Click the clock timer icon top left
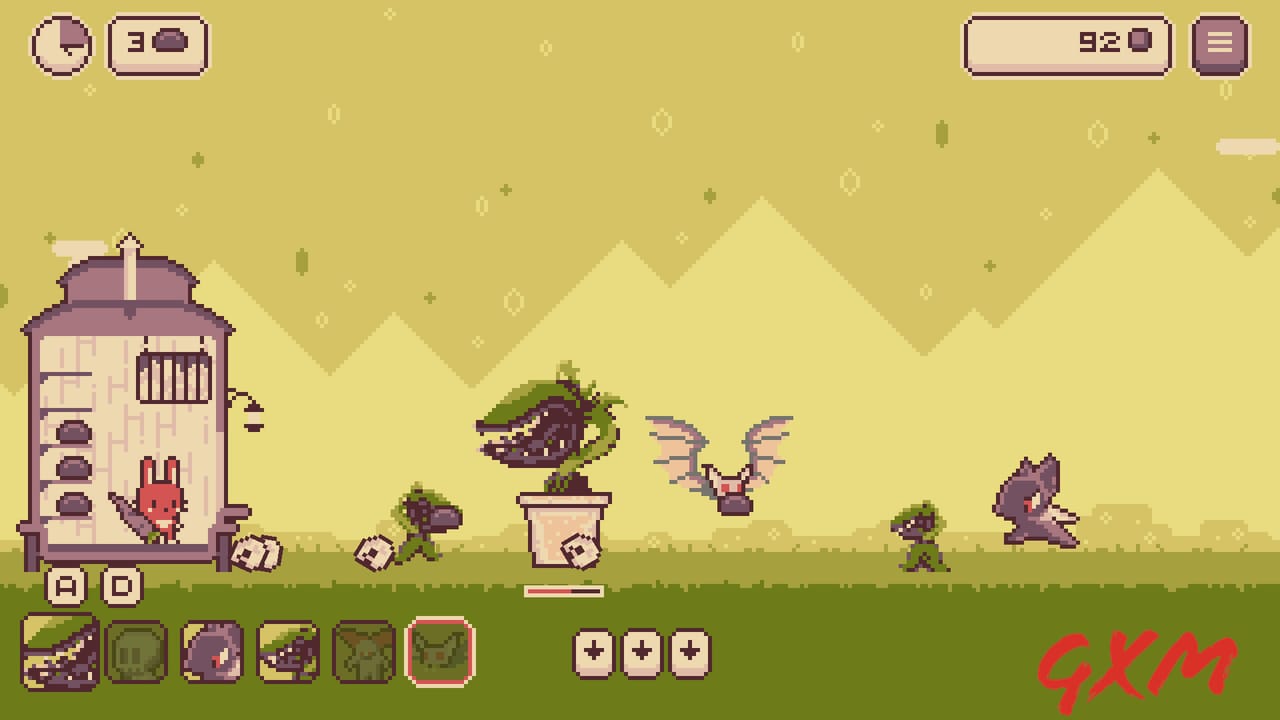 63,44
